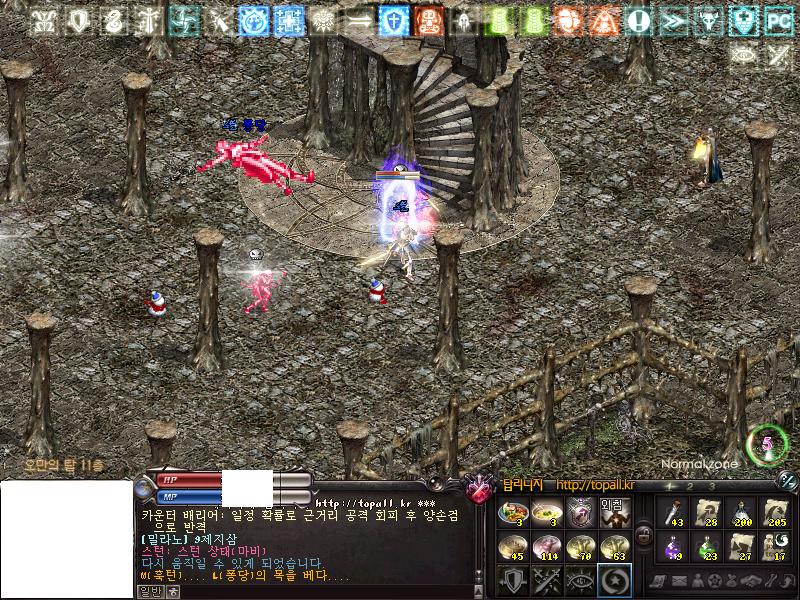The height and width of the screenshot is (600, 800).
Task: Use the blue potion with count 200
Action: (x=740, y=513)
